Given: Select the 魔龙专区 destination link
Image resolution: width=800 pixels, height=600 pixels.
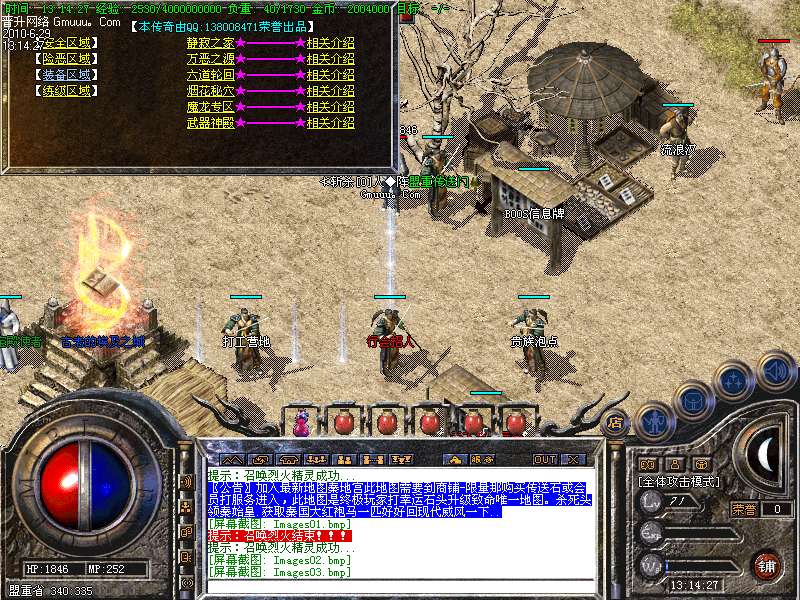Looking at the screenshot, I should point(210,107).
